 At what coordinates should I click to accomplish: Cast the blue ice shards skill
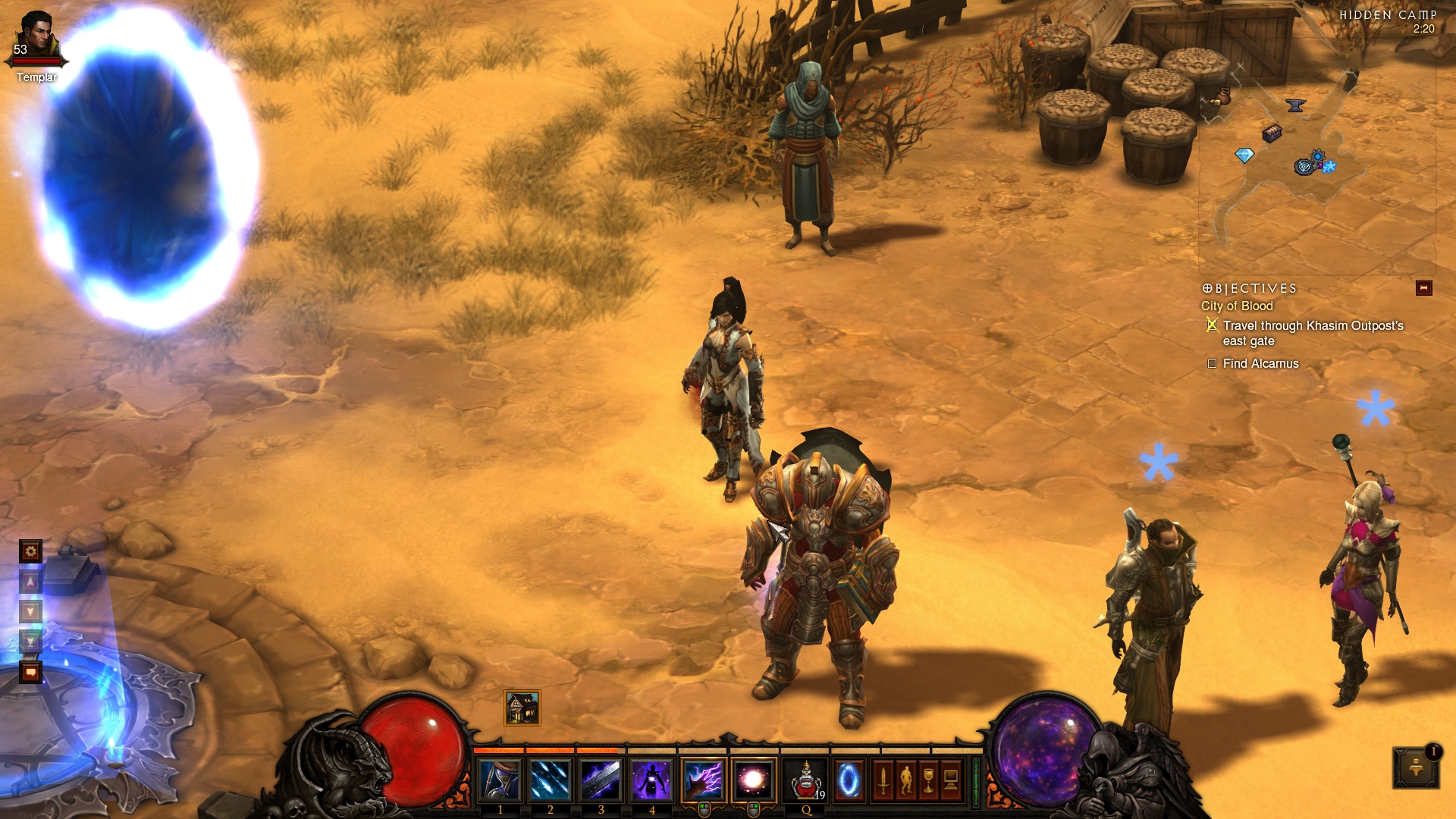pyautogui.click(x=551, y=780)
